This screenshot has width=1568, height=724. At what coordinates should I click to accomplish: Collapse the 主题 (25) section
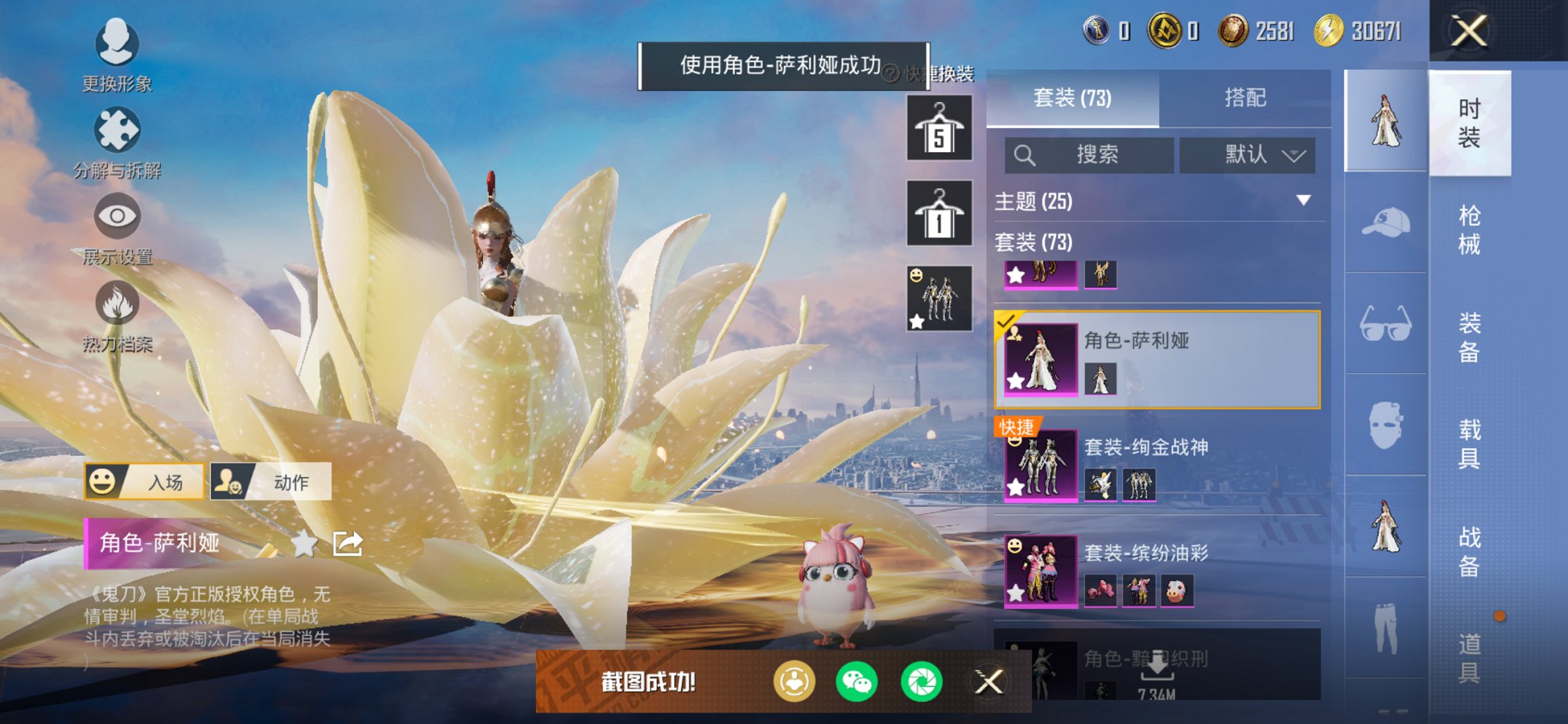pos(1304,200)
